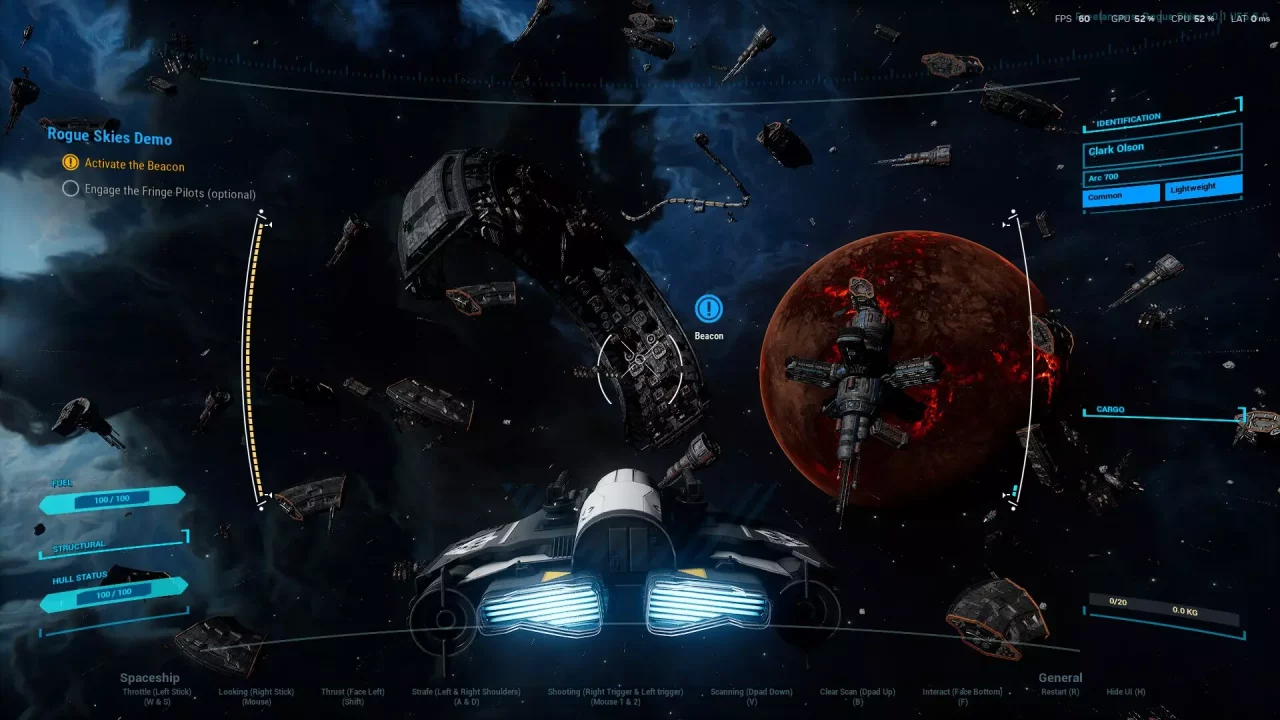The width and height of the screenshot is (1280, 720).
Task: Check the Engage the Fringe Pilots objective circle
Action: click(71, 188)
